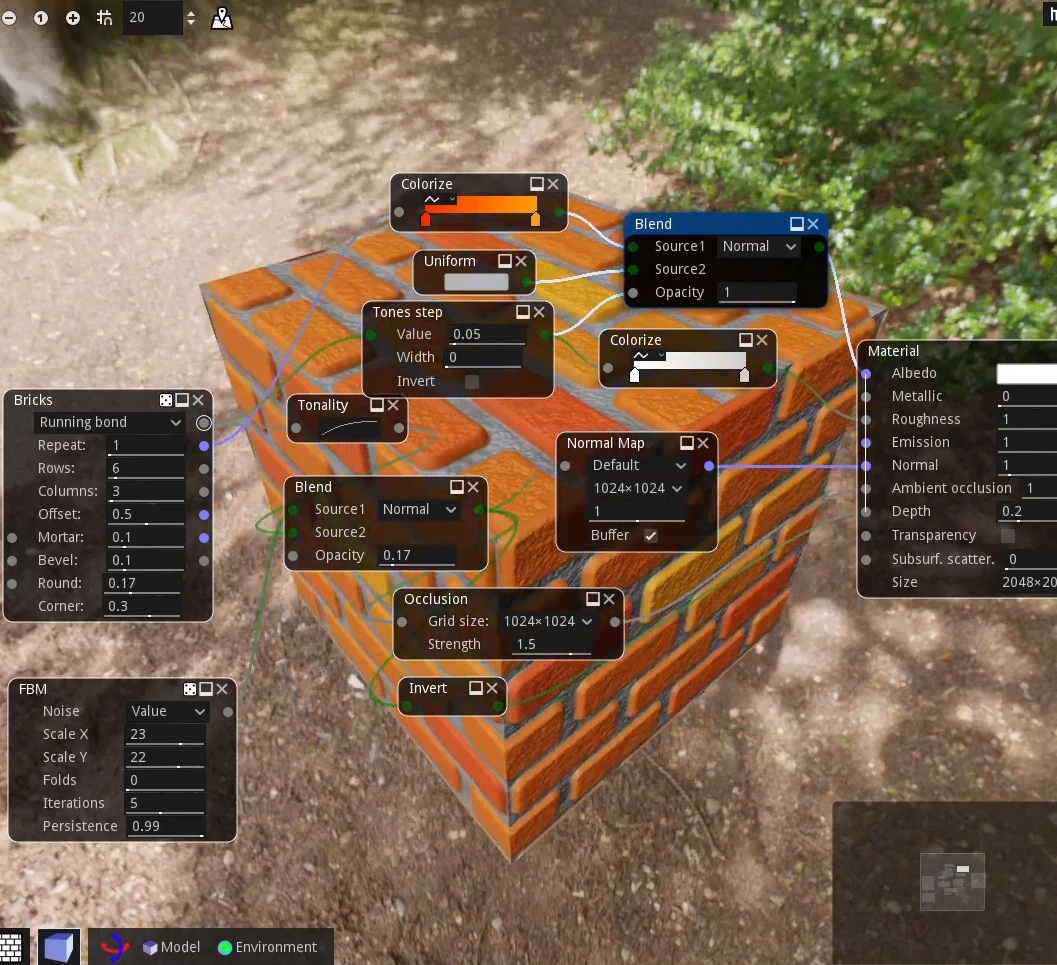Open the Running bond pattern dropdown
This screenshot has width=1057, height=965.
tap(110, 422)
